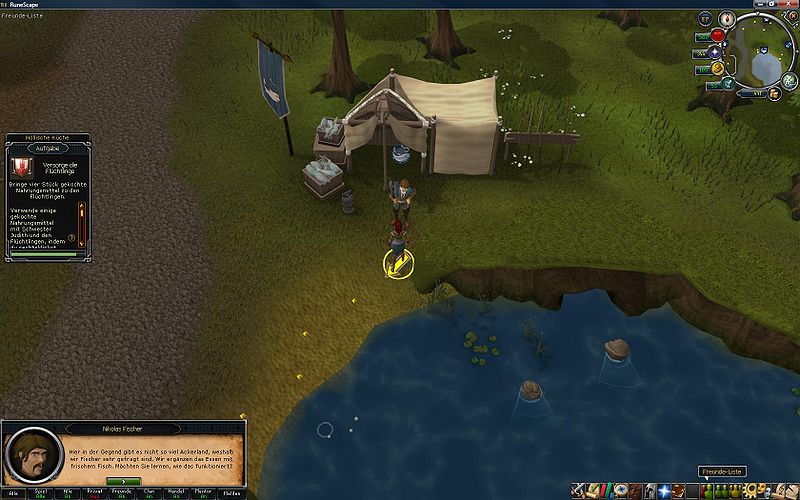Screen dimensions: 800x500
Task: Click the red heart life points orb
Action: pyautogui.click(x=717, y=35)
